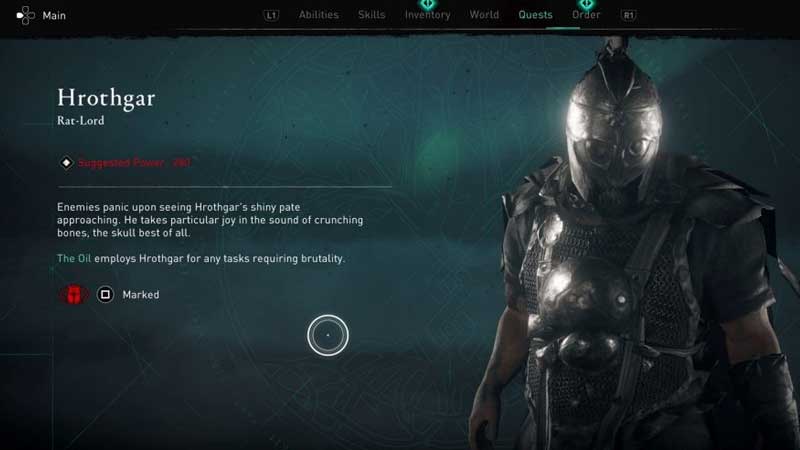Click the red Order target emblem

(74, 295)
